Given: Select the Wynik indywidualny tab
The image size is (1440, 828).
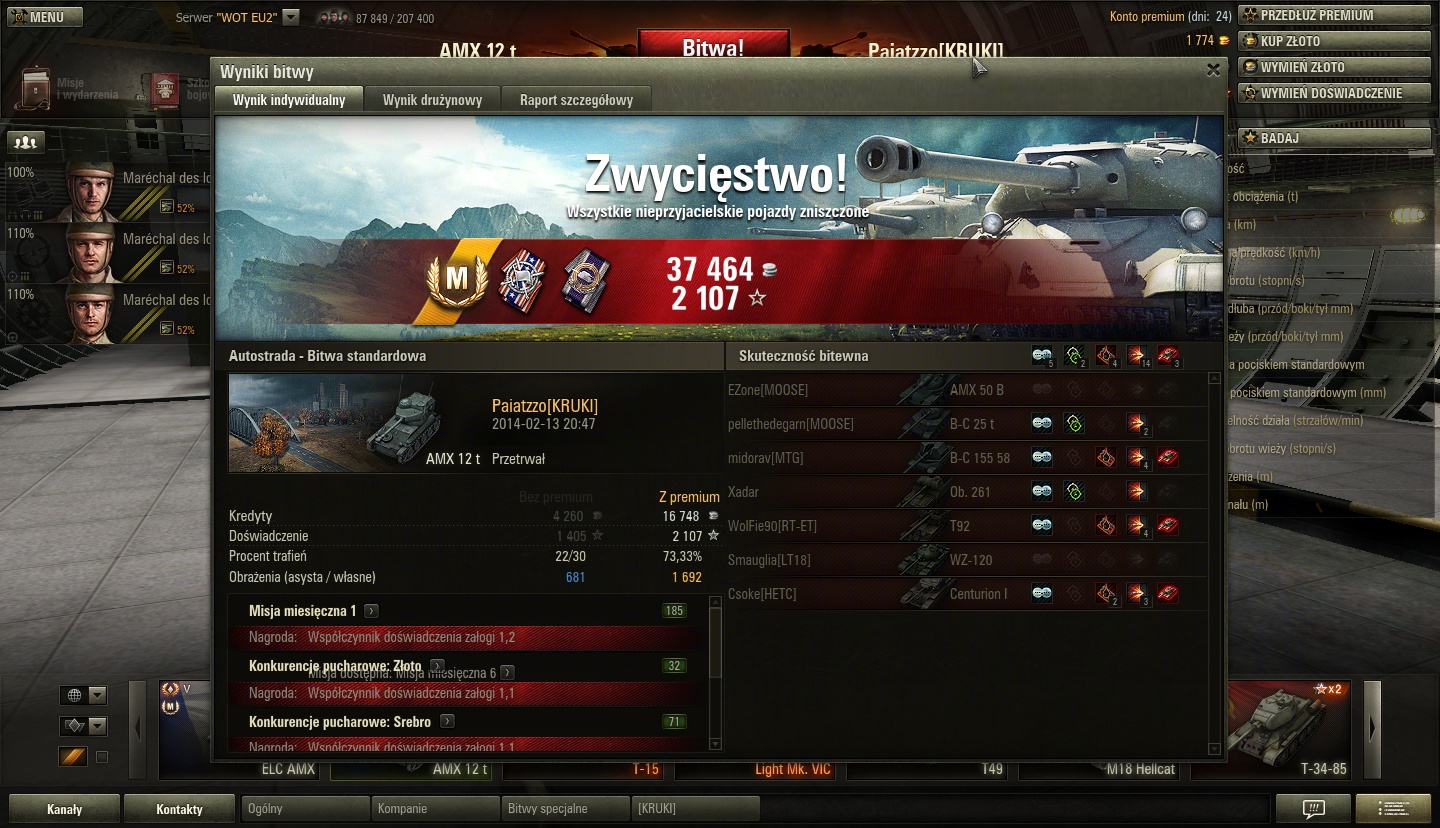Looking at the screenshot, I should click(289, 100).
